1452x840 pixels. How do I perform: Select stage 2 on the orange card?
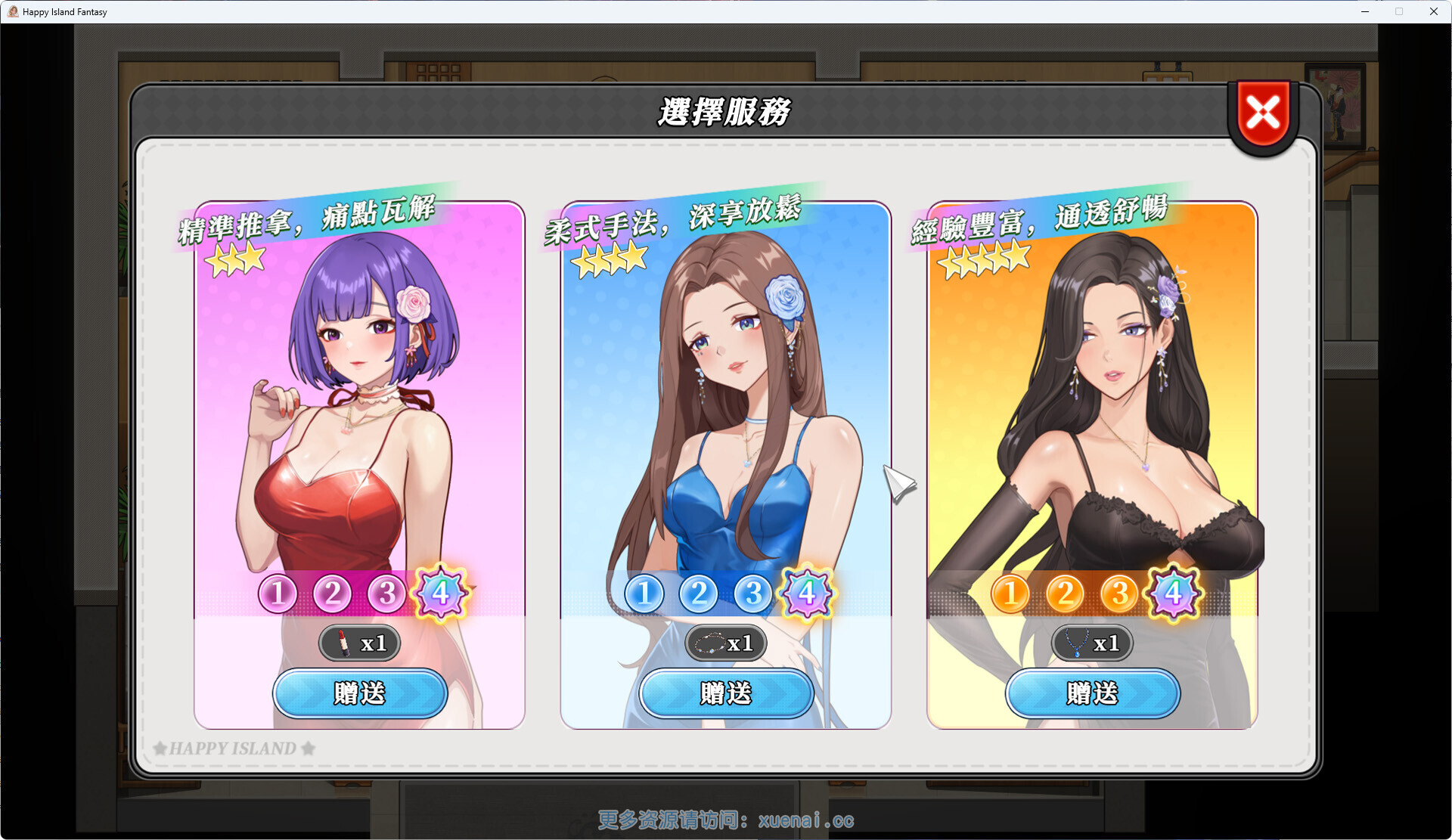click(x=1065, y=594)
